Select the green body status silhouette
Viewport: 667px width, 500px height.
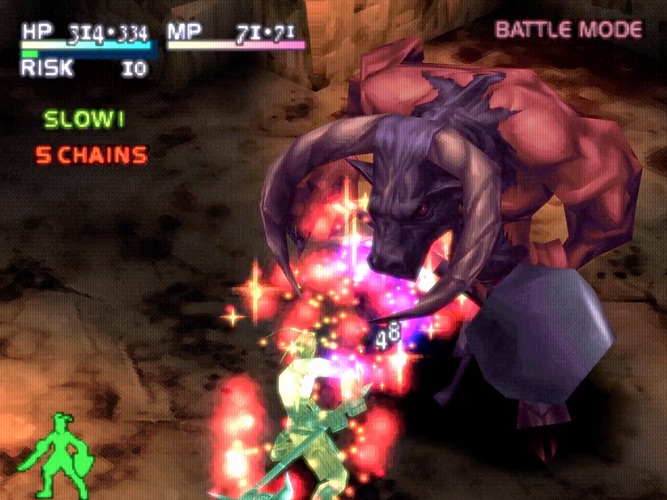point(63,455)
